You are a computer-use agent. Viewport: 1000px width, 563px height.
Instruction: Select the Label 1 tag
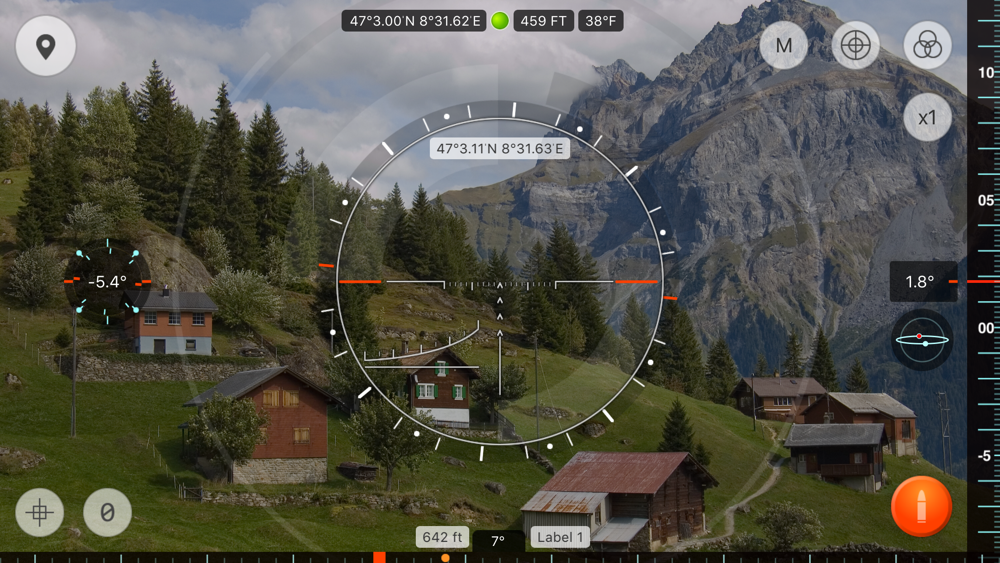coord(560,537)
